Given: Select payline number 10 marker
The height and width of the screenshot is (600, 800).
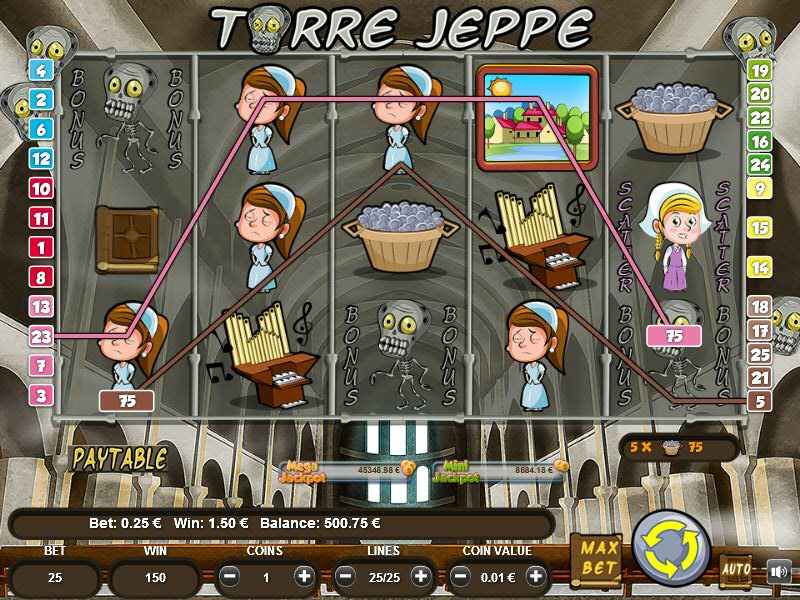Looking at the screenshot, I should [x=42, y=188].
